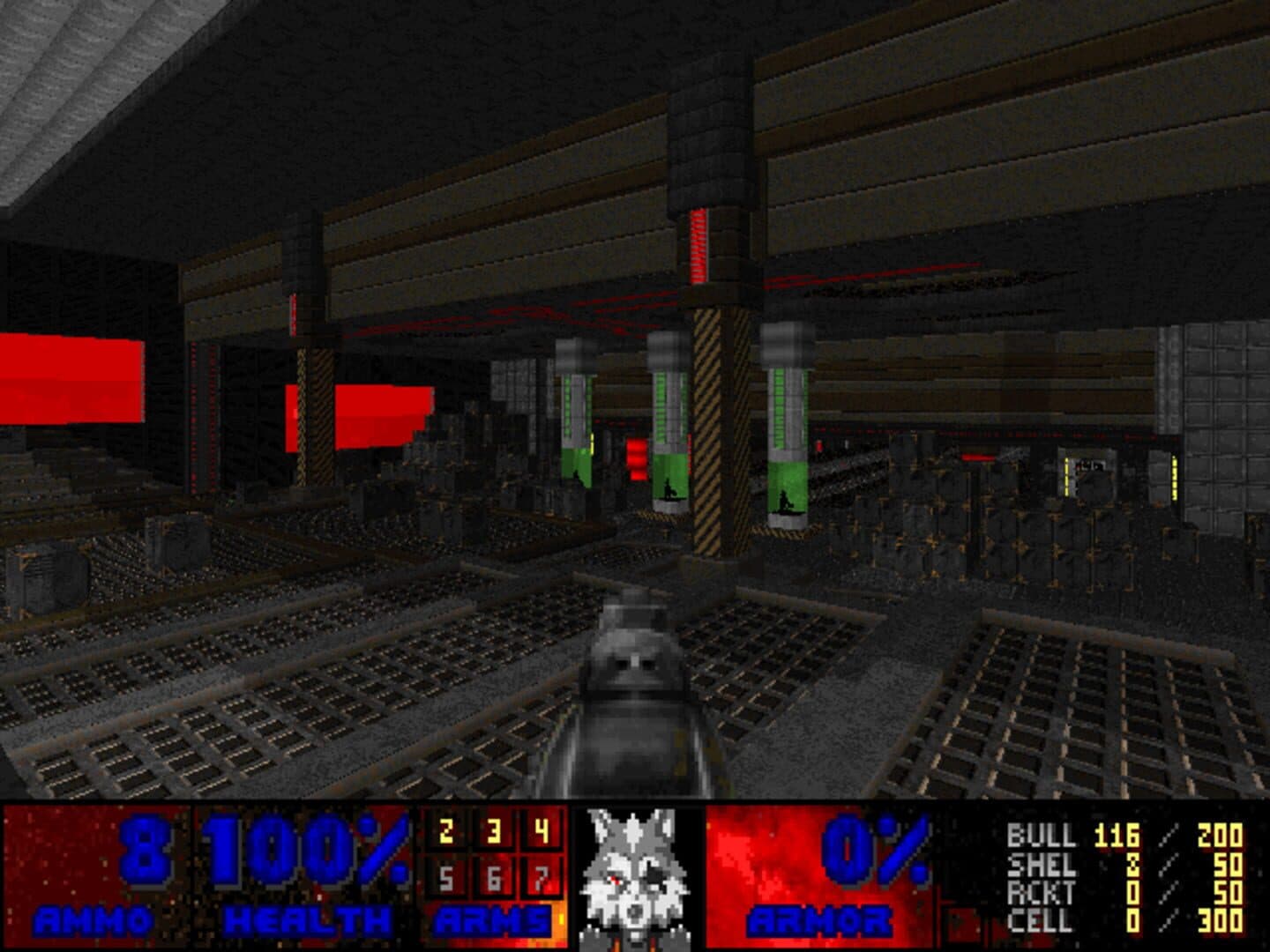Screen dimensions: 1270x952
Task: Choose weapon slot 7 in the Arms panel
Action: [x=541, y=879]
